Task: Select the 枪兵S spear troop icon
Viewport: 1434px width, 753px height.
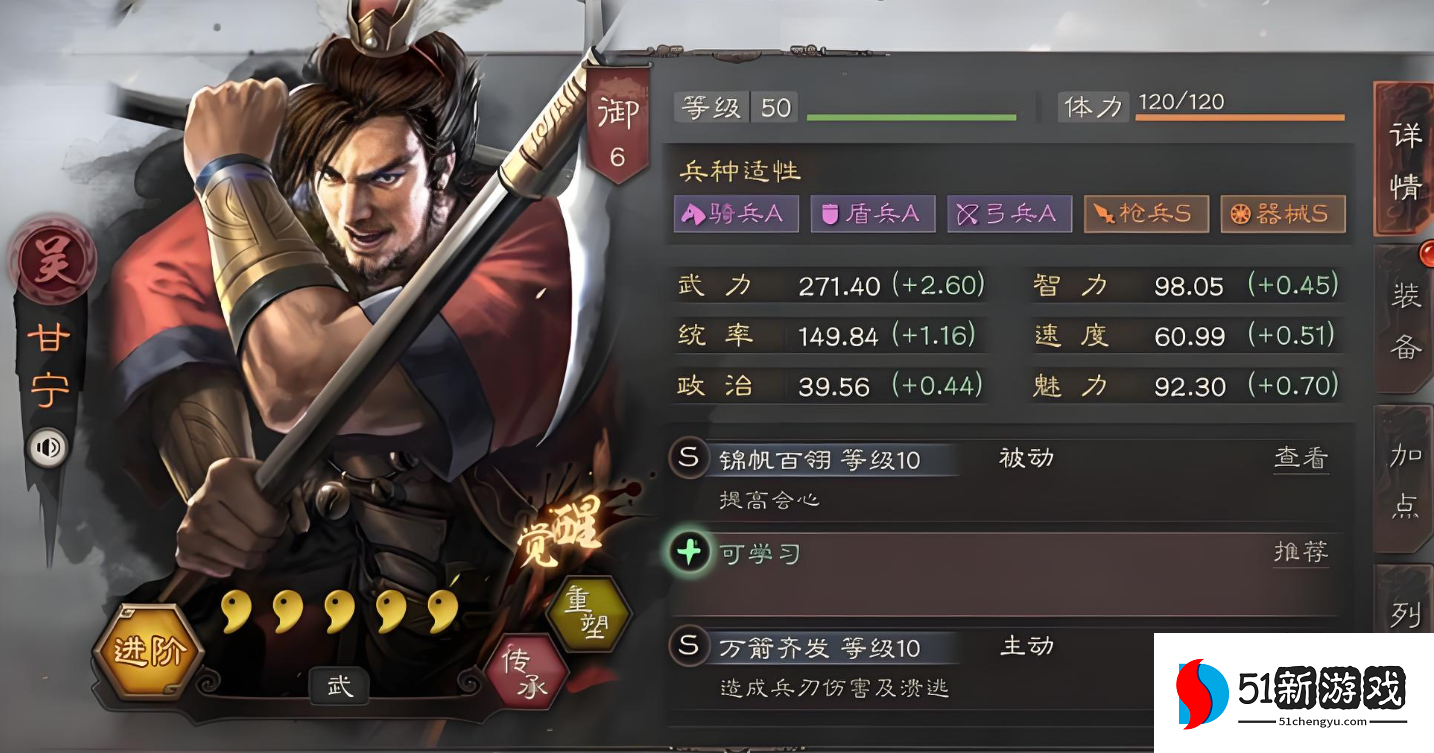Action: (1146, 213)
